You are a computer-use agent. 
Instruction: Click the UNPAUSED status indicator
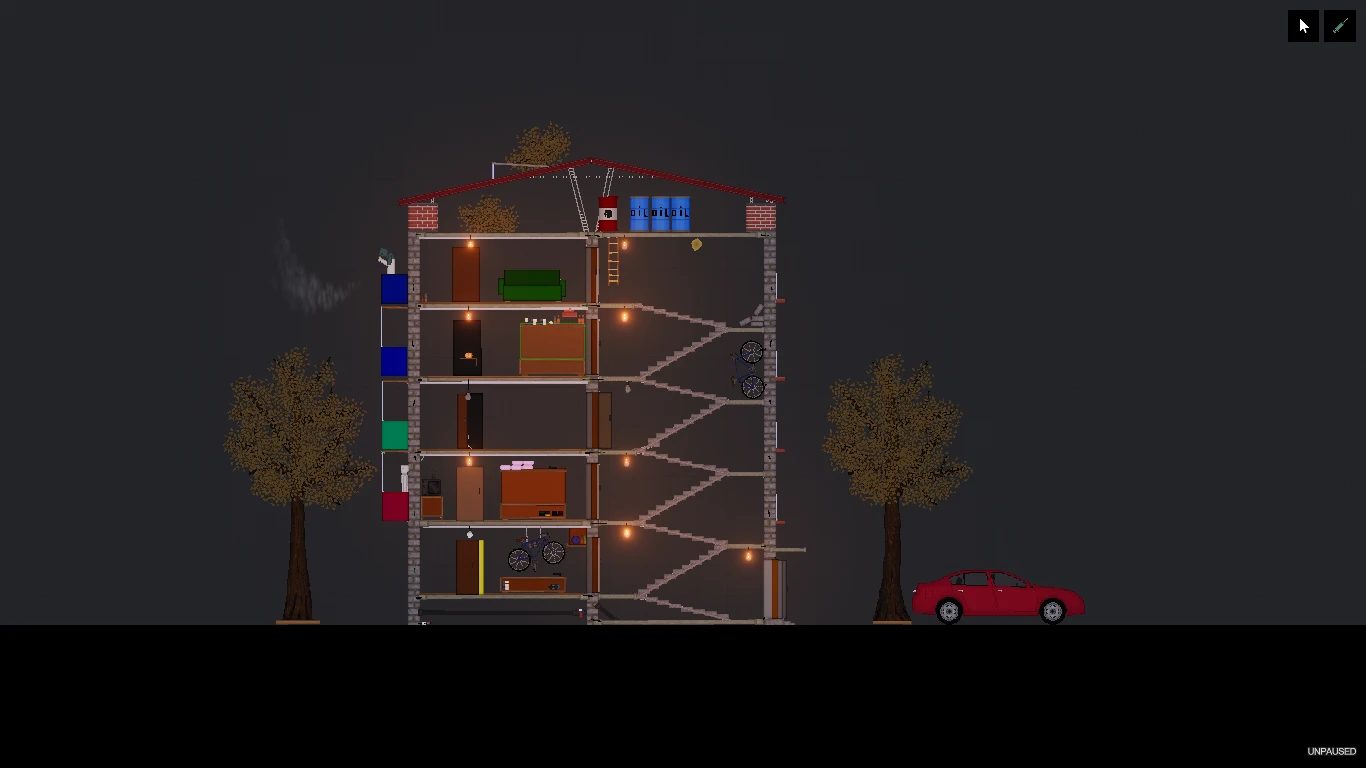pyautogui.click(x=1330, y=751)
